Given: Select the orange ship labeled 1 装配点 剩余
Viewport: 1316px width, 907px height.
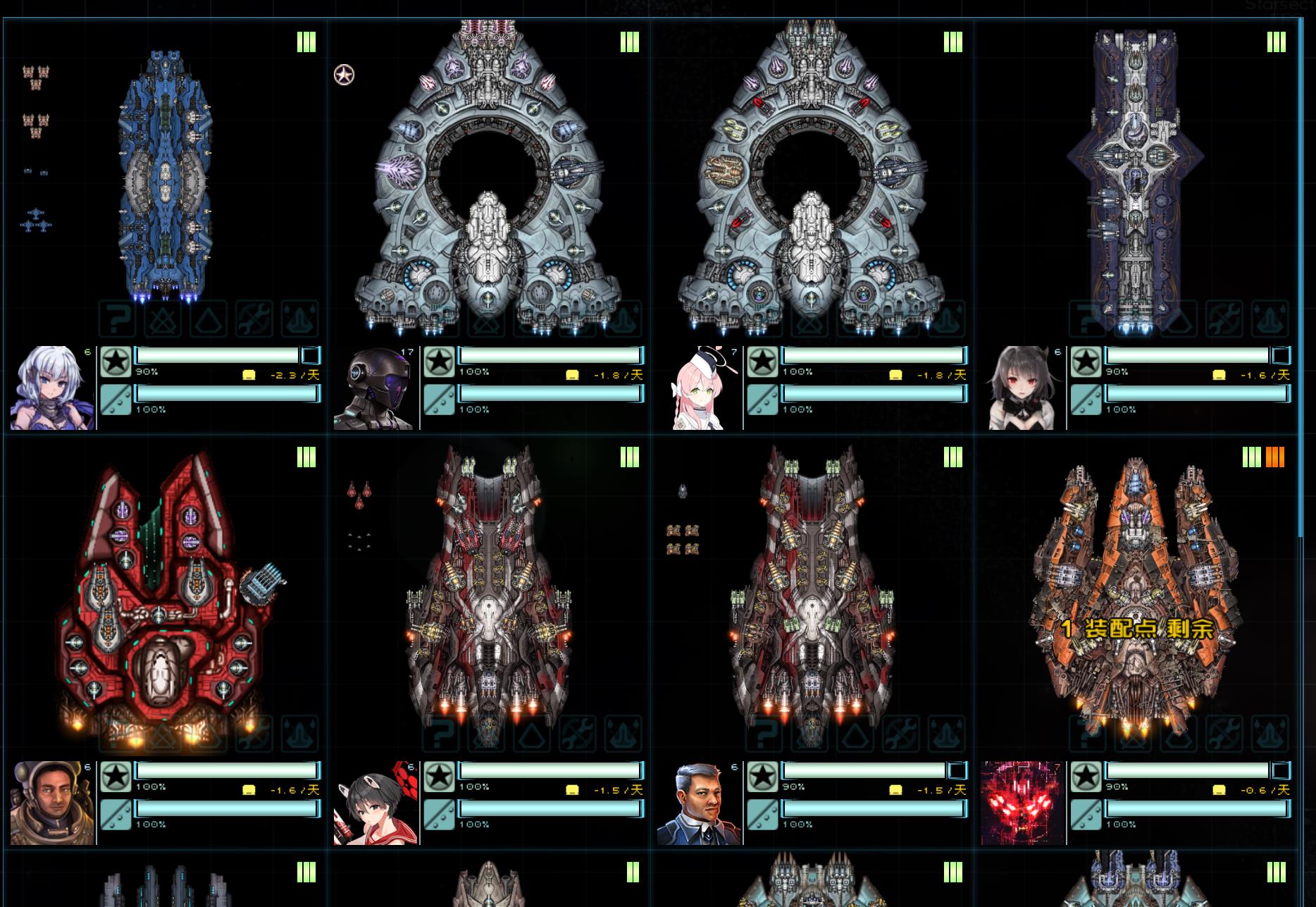Looking at the screenshot, I should pos(1134,599).
